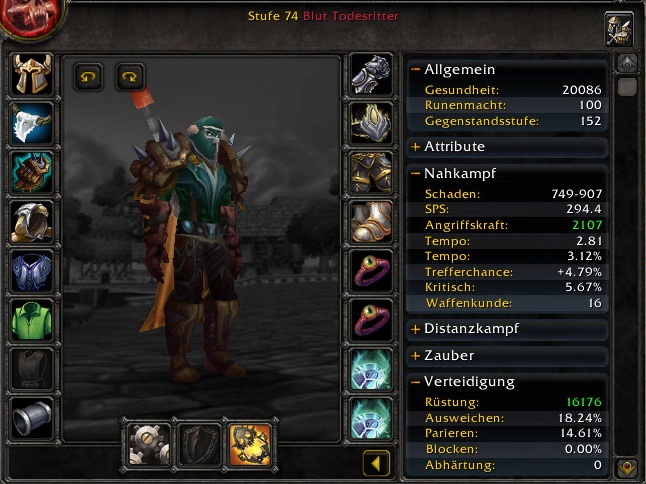Expand the Distanzkampf section

coord(415,329)
